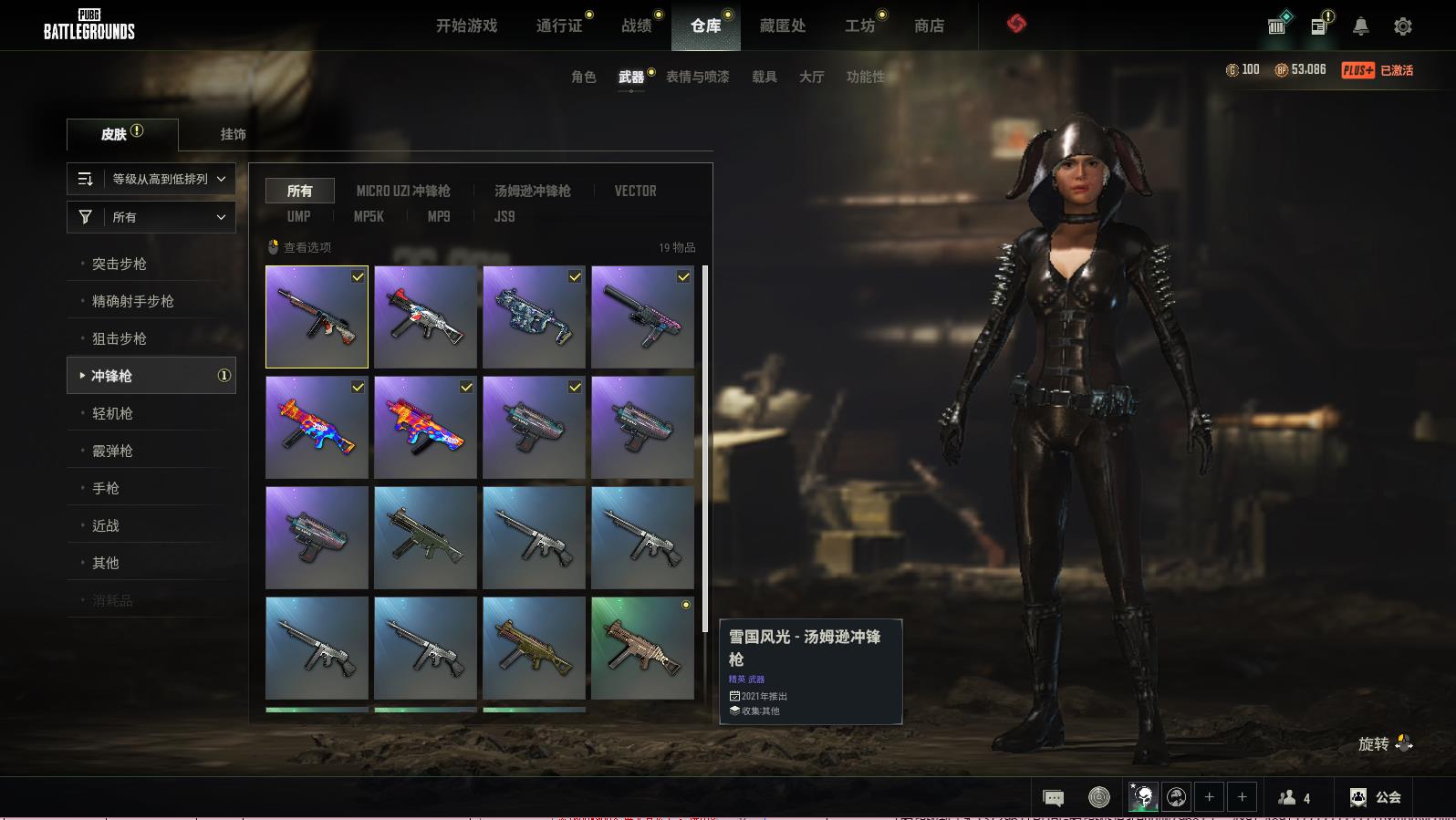Open the settings gear icon

tap(1403, 26)
